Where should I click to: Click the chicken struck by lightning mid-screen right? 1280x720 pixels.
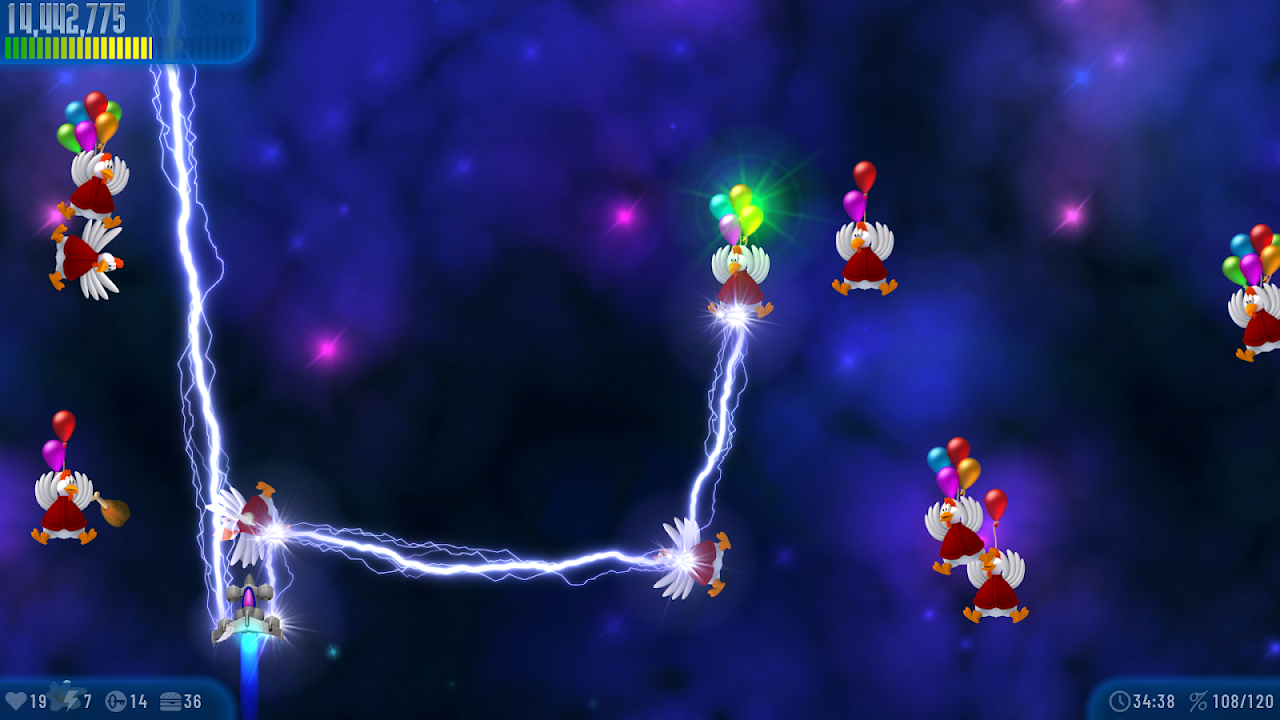pos(690,560)
